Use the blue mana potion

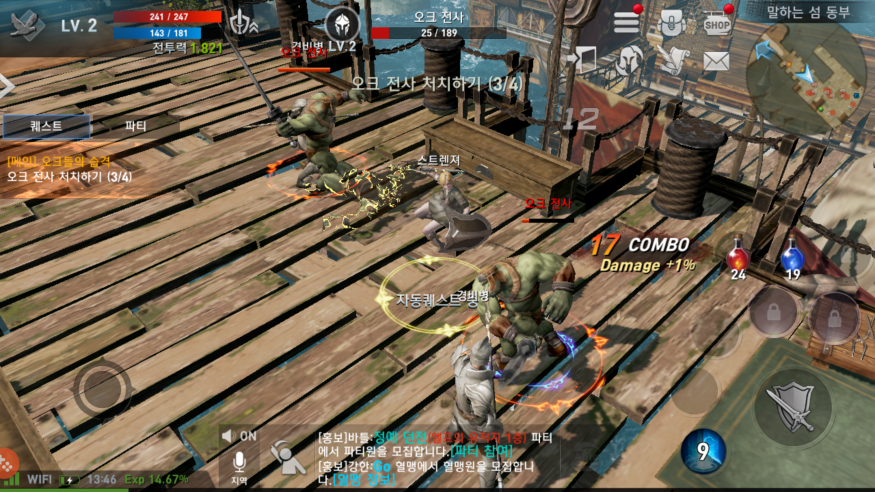pyautogui.click(x=791, y=260)
